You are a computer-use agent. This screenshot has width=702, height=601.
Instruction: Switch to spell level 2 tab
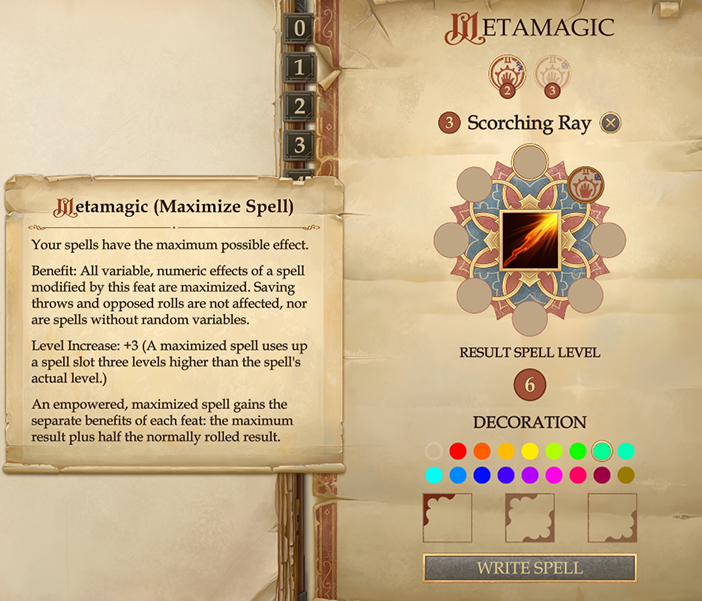pyautogui.click(x=298, y=107)
